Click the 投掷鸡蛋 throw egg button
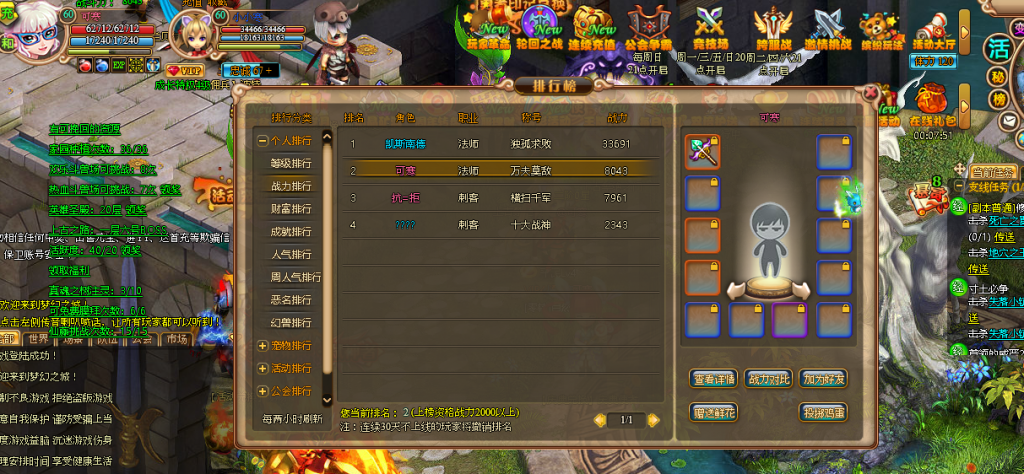Screen dimensions: 1024x474 [x=823, y=411]
